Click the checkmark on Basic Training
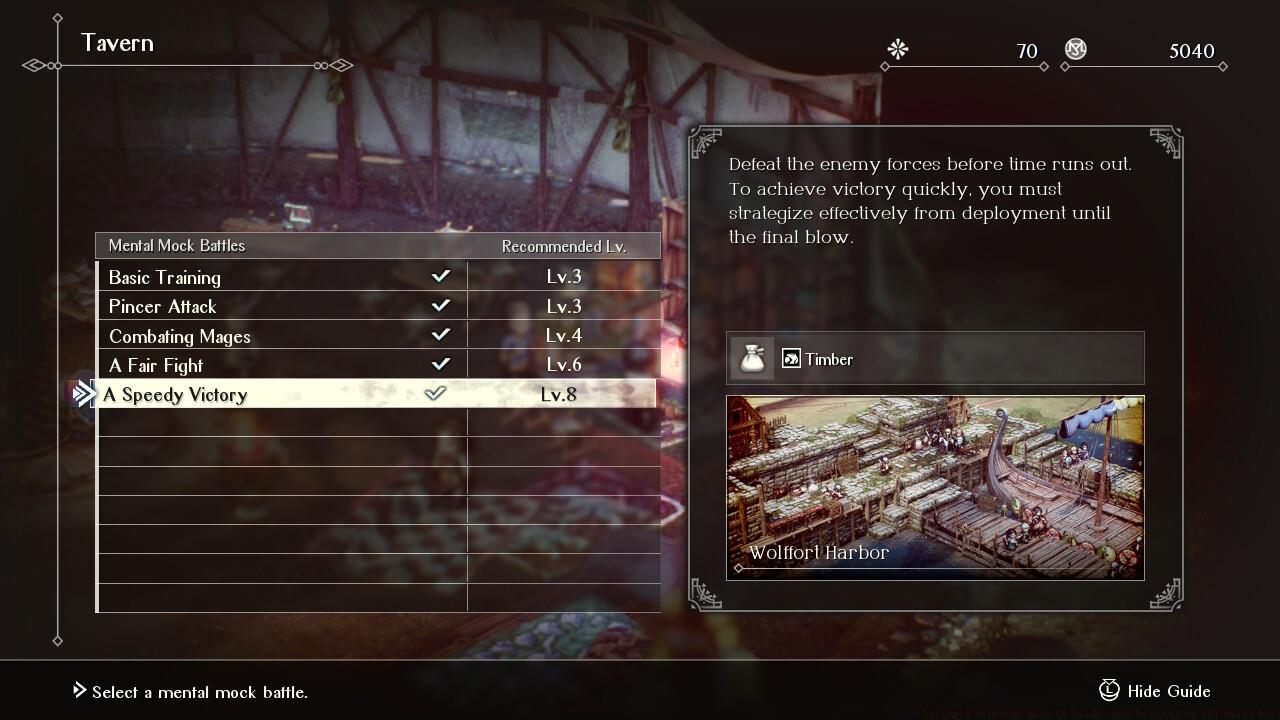Image resolution: width=1280 pixels, height=720 pixels. 440,276
